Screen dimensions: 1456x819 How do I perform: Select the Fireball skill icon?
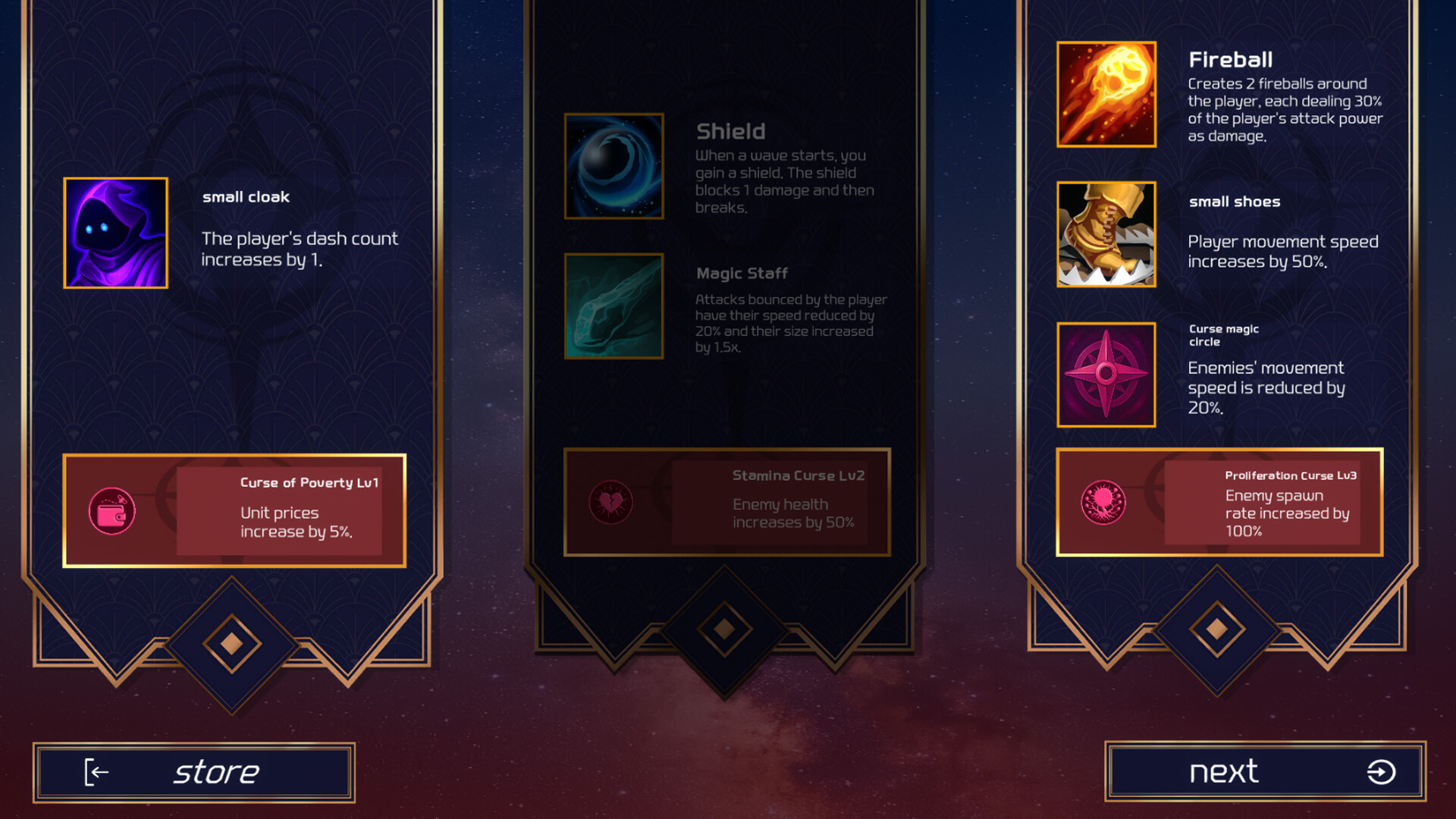1106,94
